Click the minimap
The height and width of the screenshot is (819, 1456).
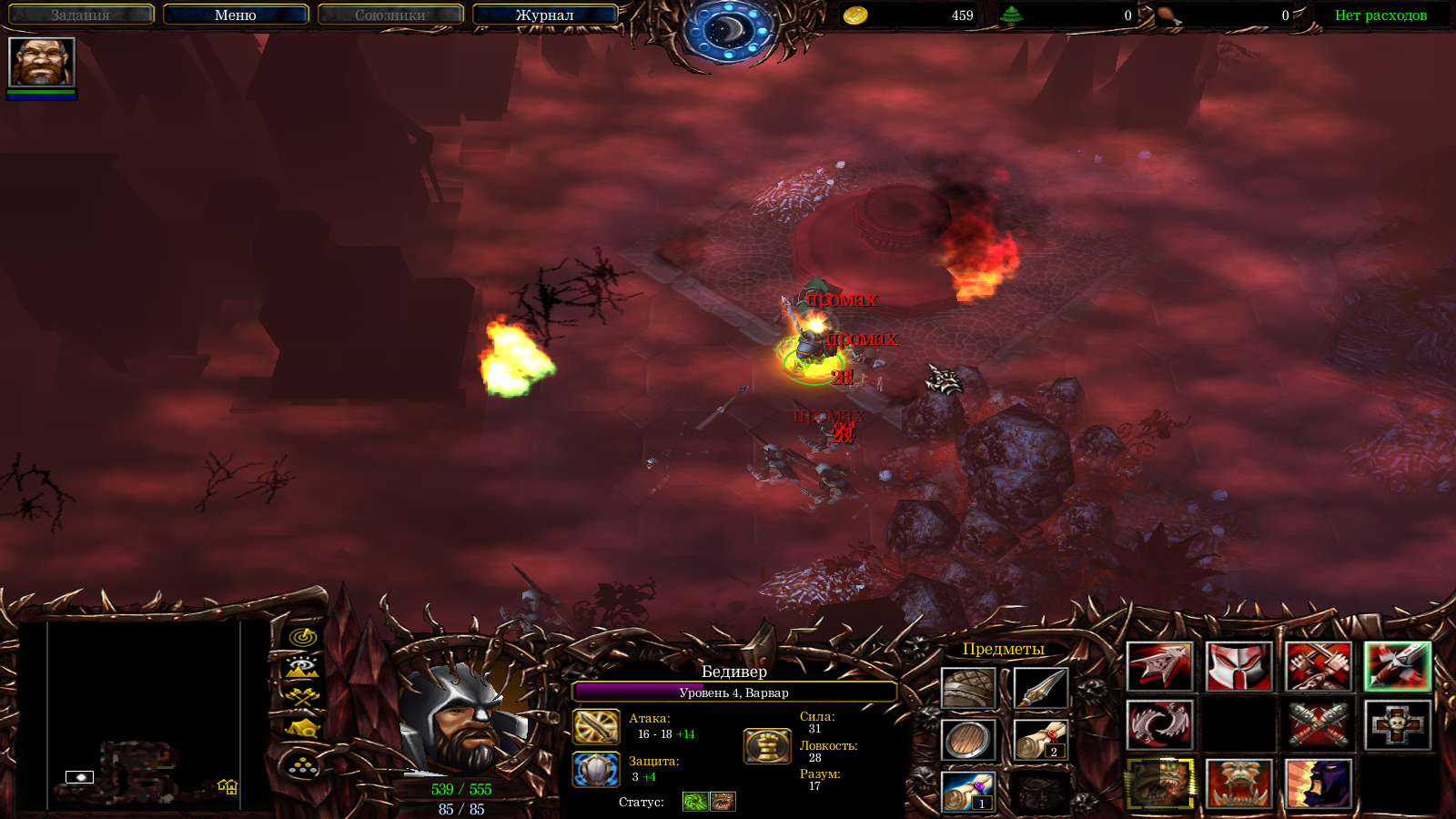click(144, 715)
